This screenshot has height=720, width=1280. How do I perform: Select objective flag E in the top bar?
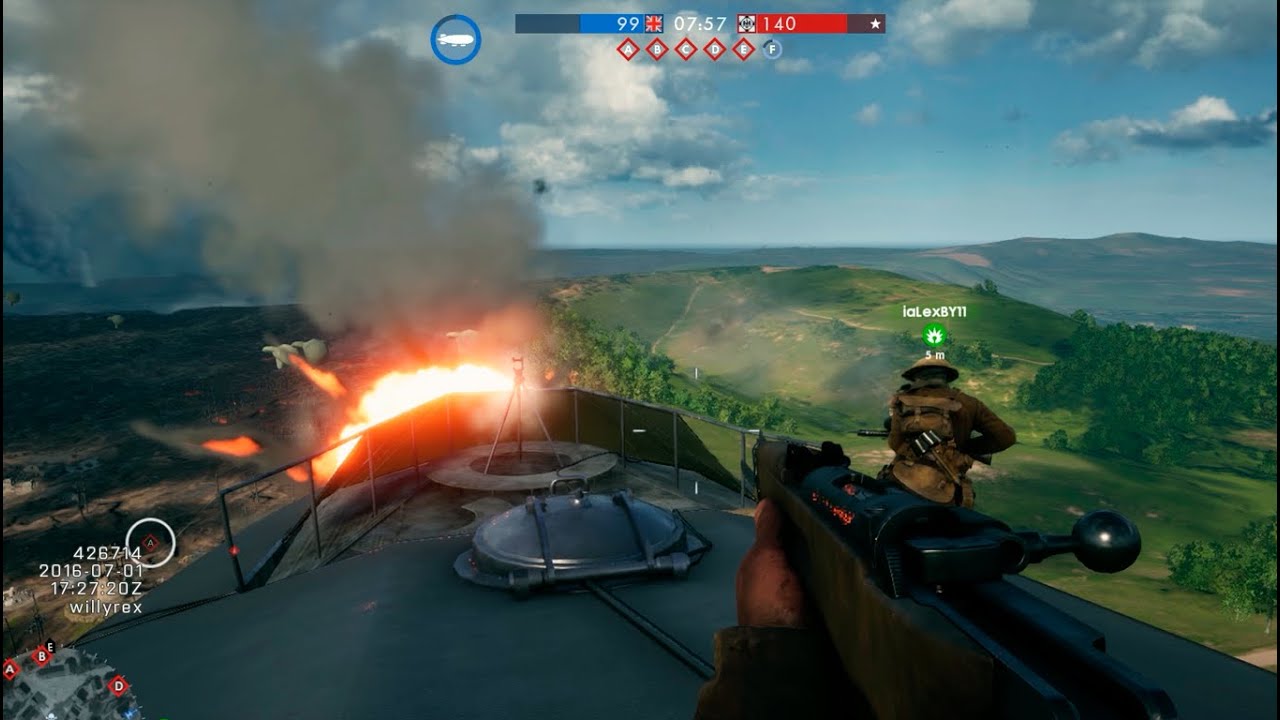tap(744, 49)
